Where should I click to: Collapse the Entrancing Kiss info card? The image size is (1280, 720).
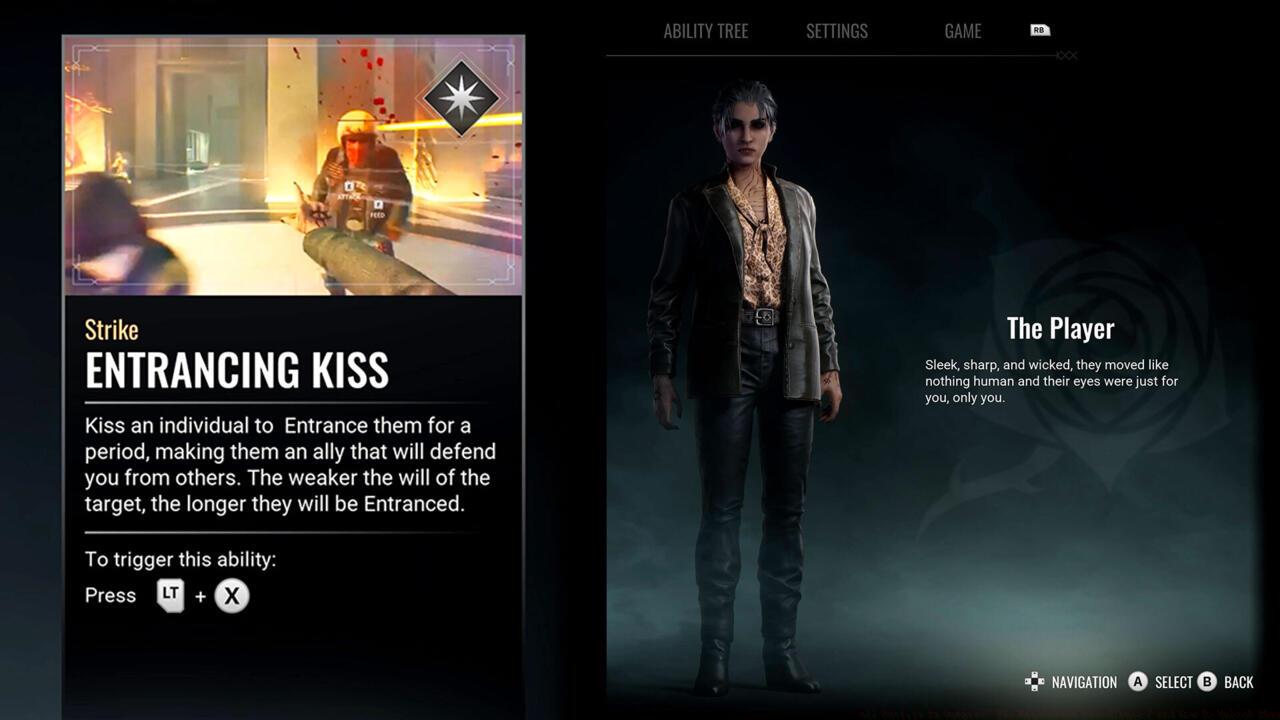pyautogui.click(x=292, y=370)
